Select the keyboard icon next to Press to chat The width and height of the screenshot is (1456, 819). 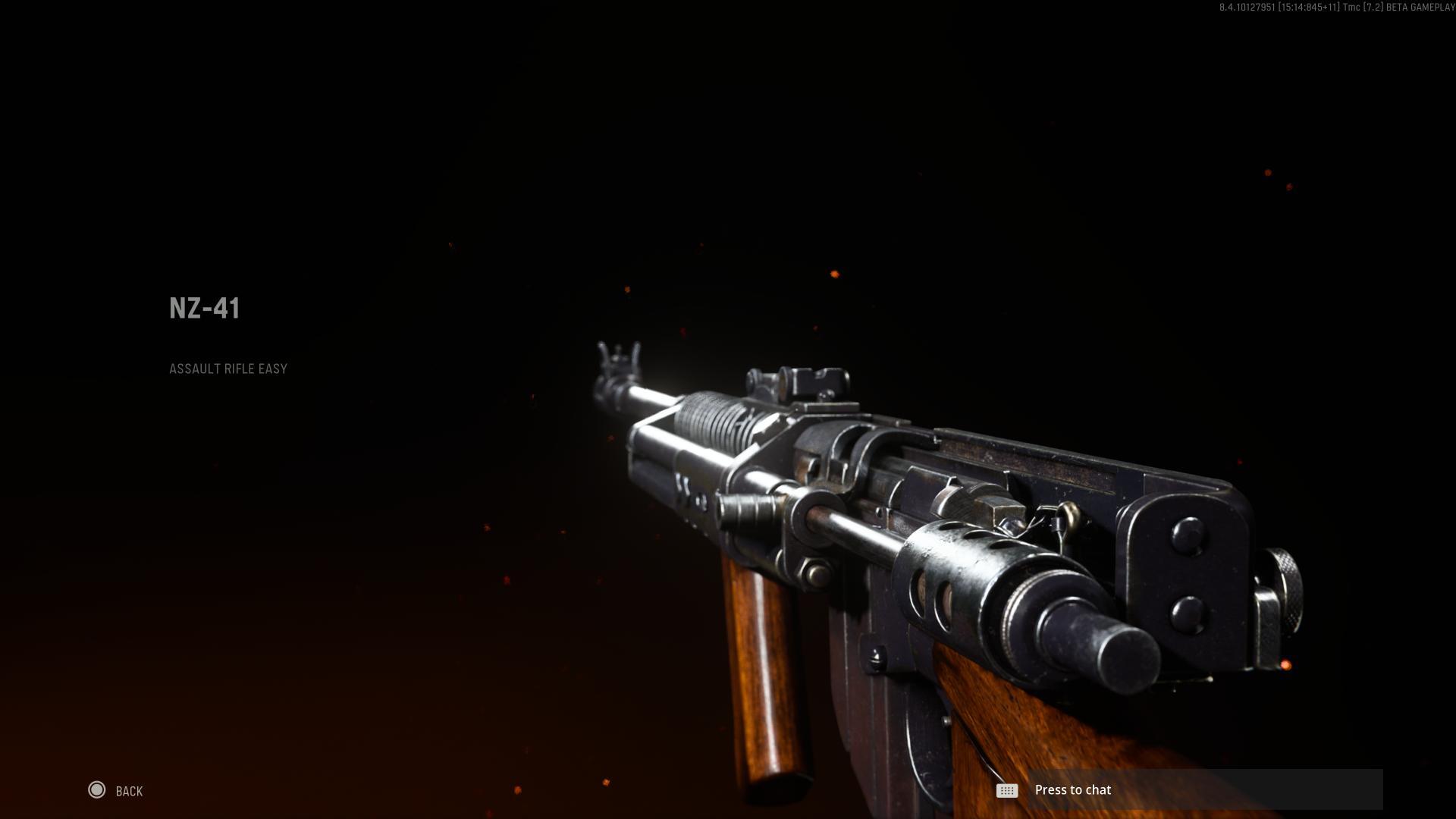1006,790
